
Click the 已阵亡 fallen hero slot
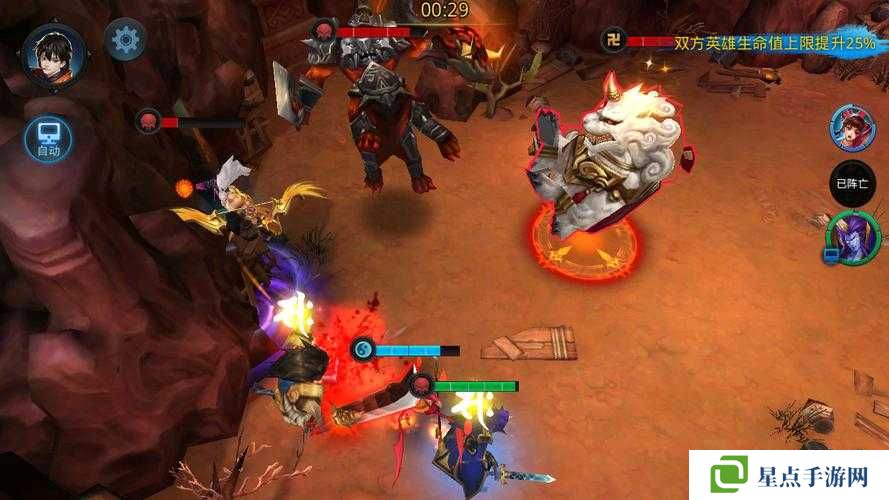coord(851,183)
